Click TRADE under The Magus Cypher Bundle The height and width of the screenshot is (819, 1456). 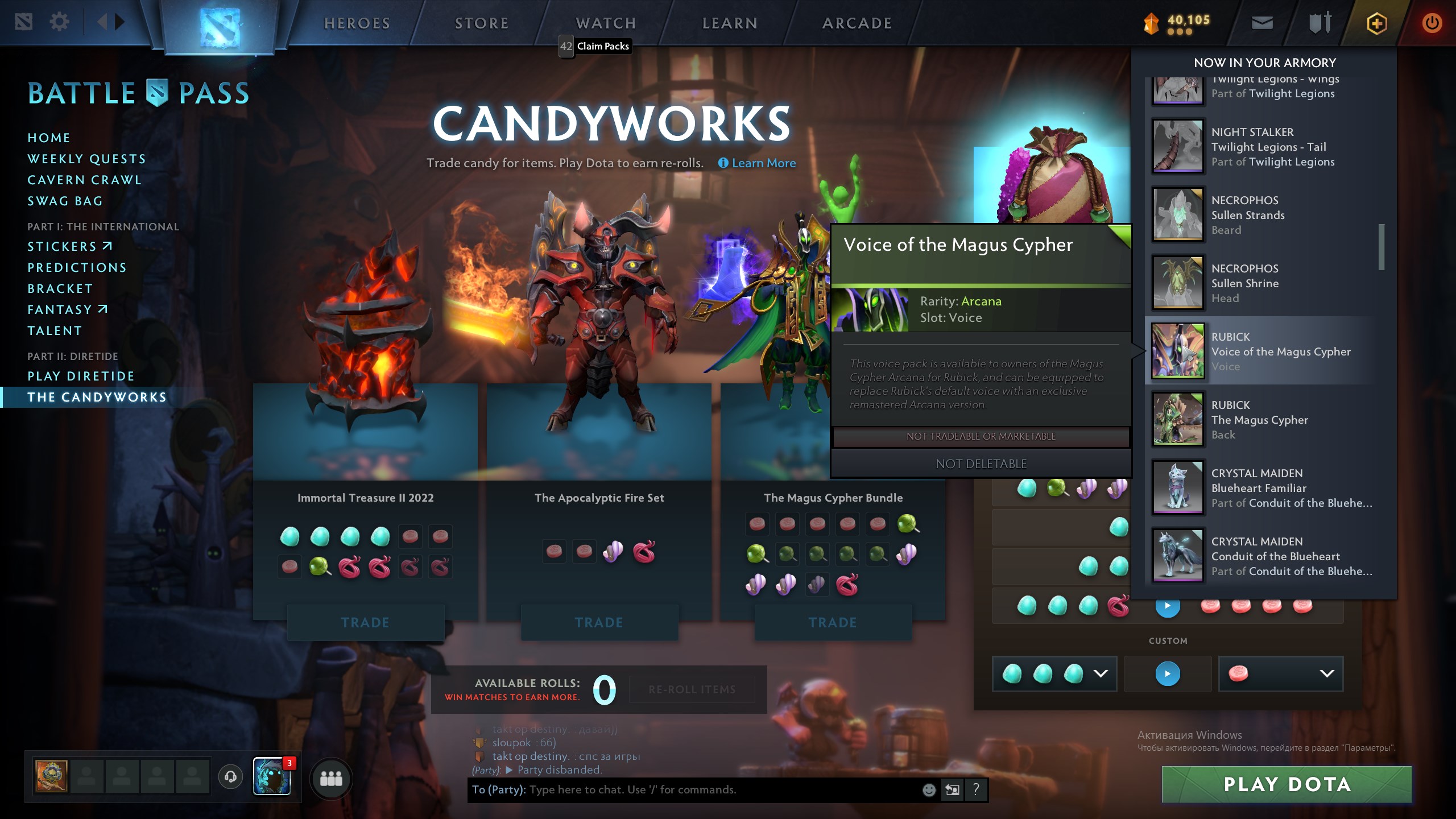833,622
